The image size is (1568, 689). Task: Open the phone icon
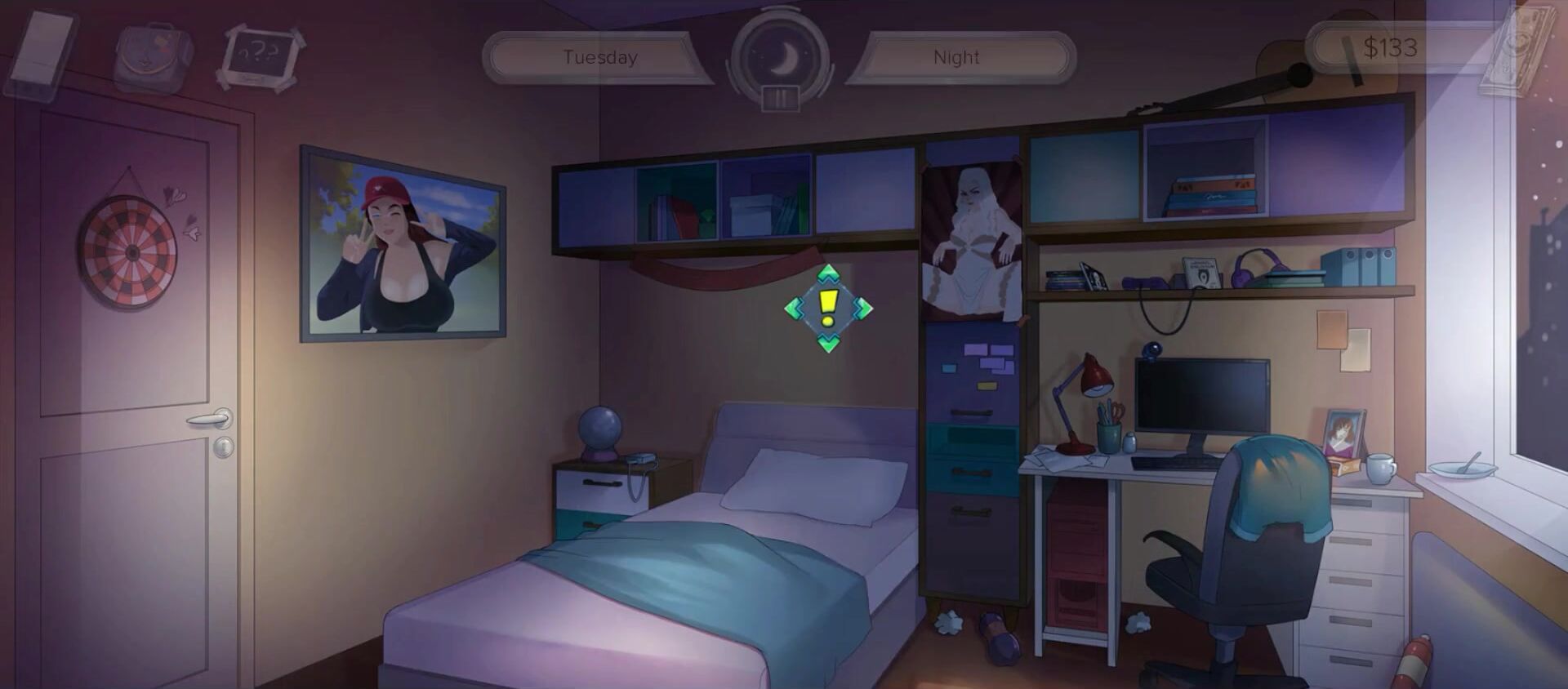pos(41,56)
